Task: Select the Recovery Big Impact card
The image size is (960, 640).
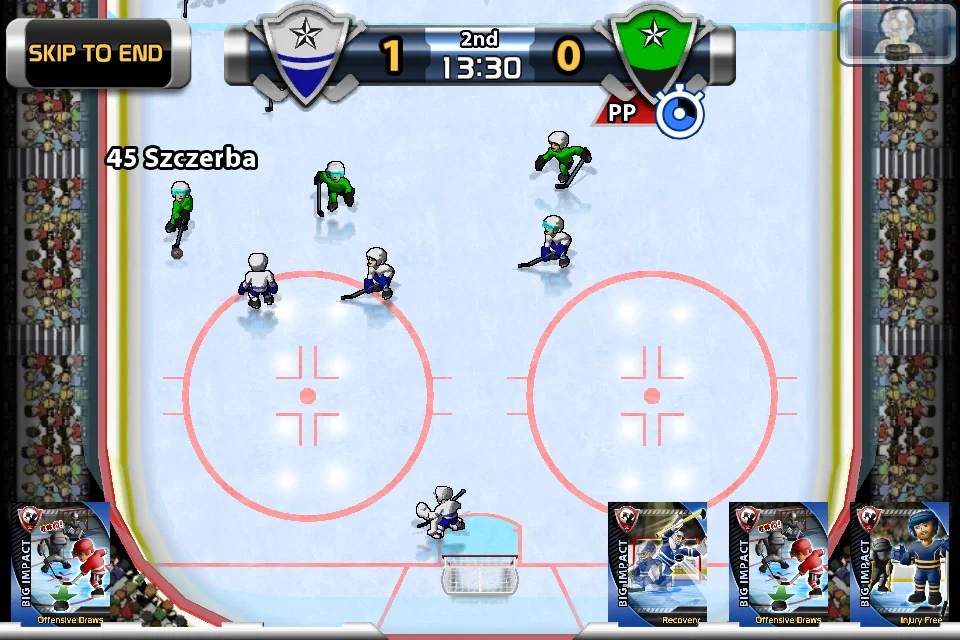Action: point(658,564)
